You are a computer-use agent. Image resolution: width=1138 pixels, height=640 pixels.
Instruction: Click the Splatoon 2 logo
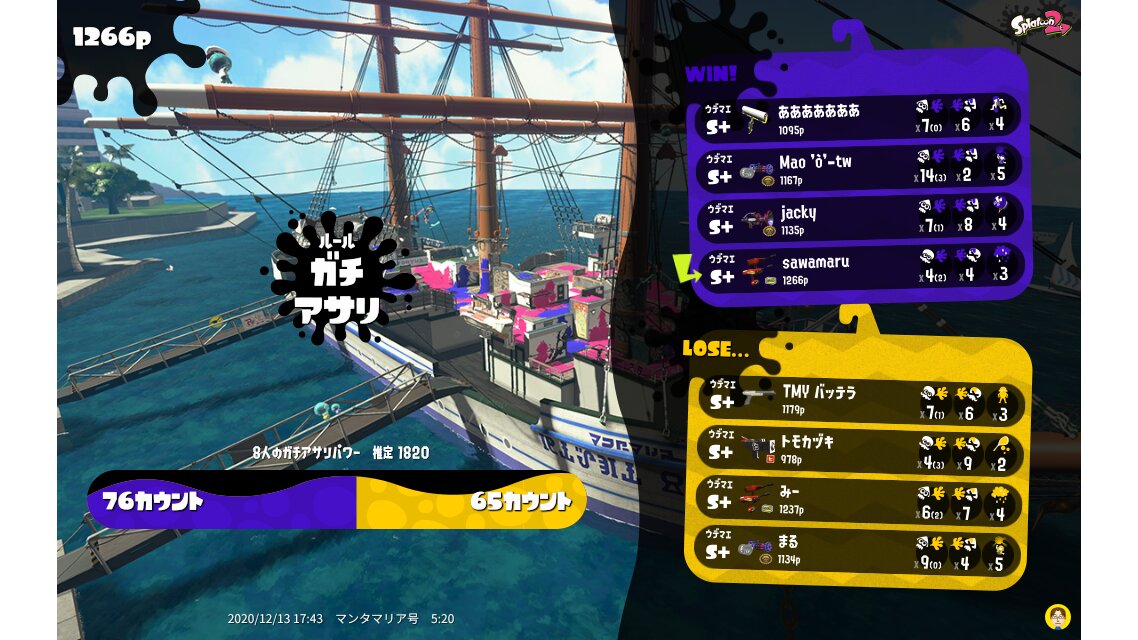[1040, 24]
